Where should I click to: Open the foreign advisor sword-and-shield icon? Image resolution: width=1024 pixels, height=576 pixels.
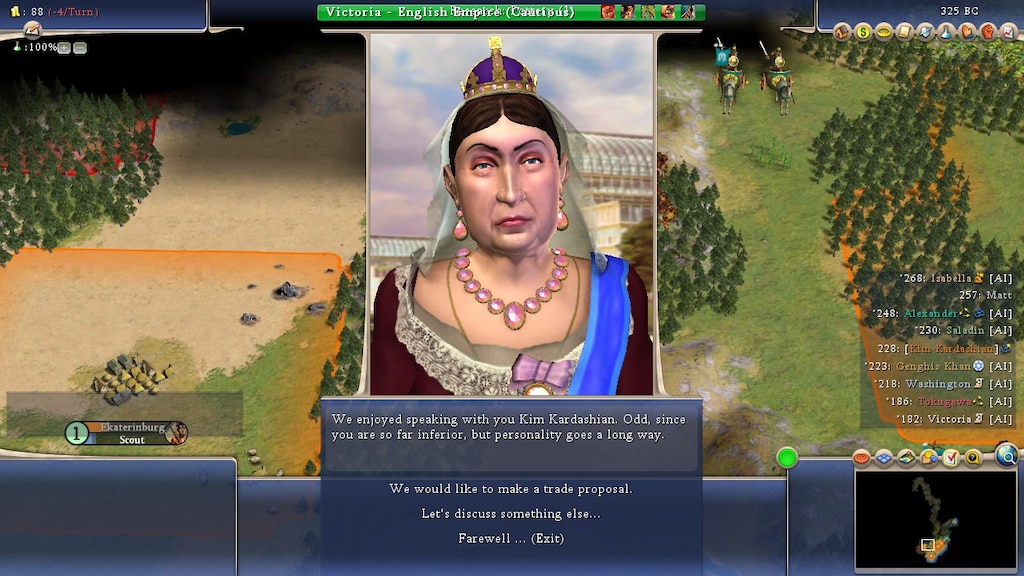point(926,32)
